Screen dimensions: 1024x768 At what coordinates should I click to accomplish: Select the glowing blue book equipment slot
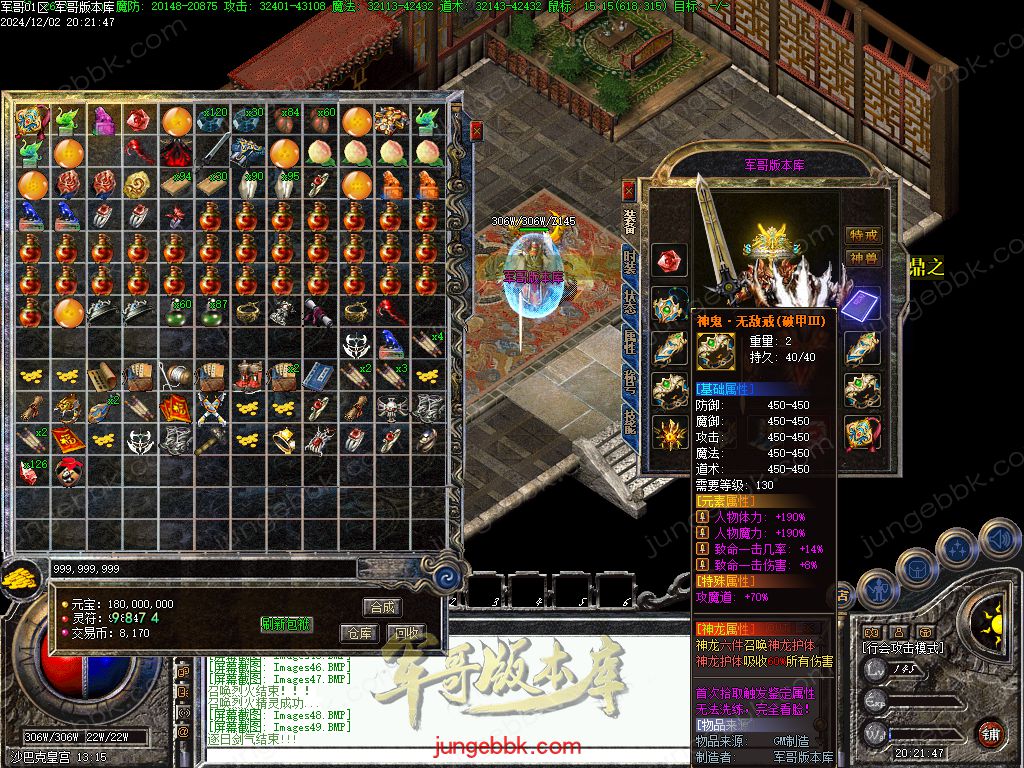pos(860,304)
